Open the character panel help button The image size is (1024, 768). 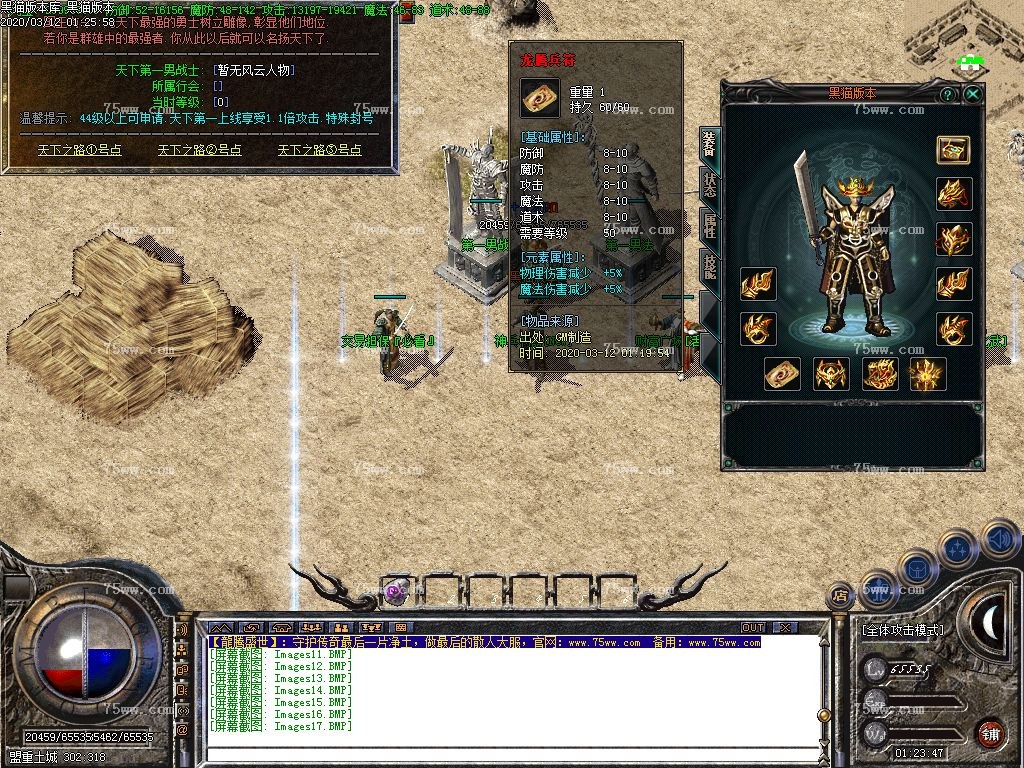tap(948, 93)
